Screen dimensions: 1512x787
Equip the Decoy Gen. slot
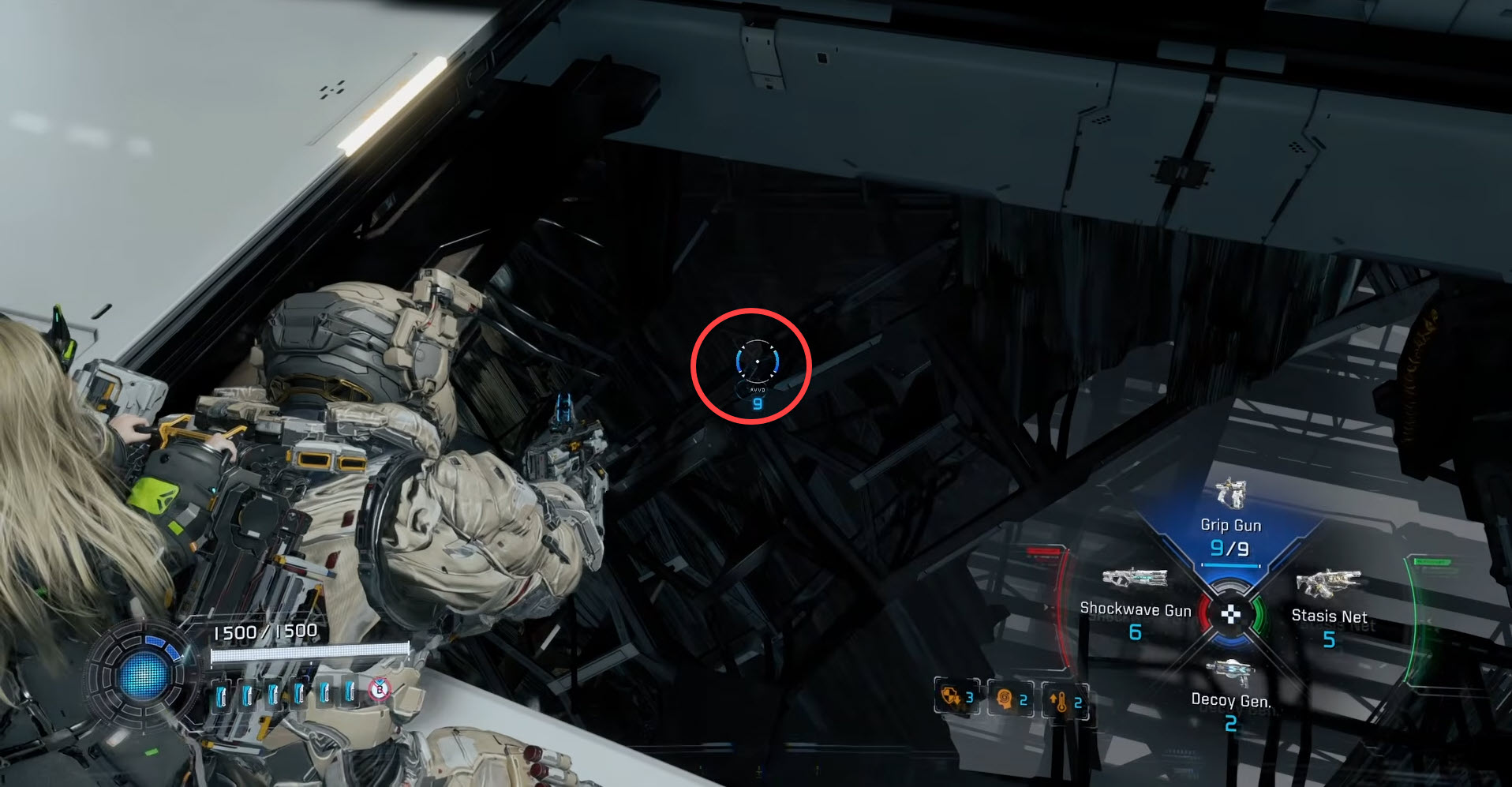pyautogui.click(x=1230, y=698)
